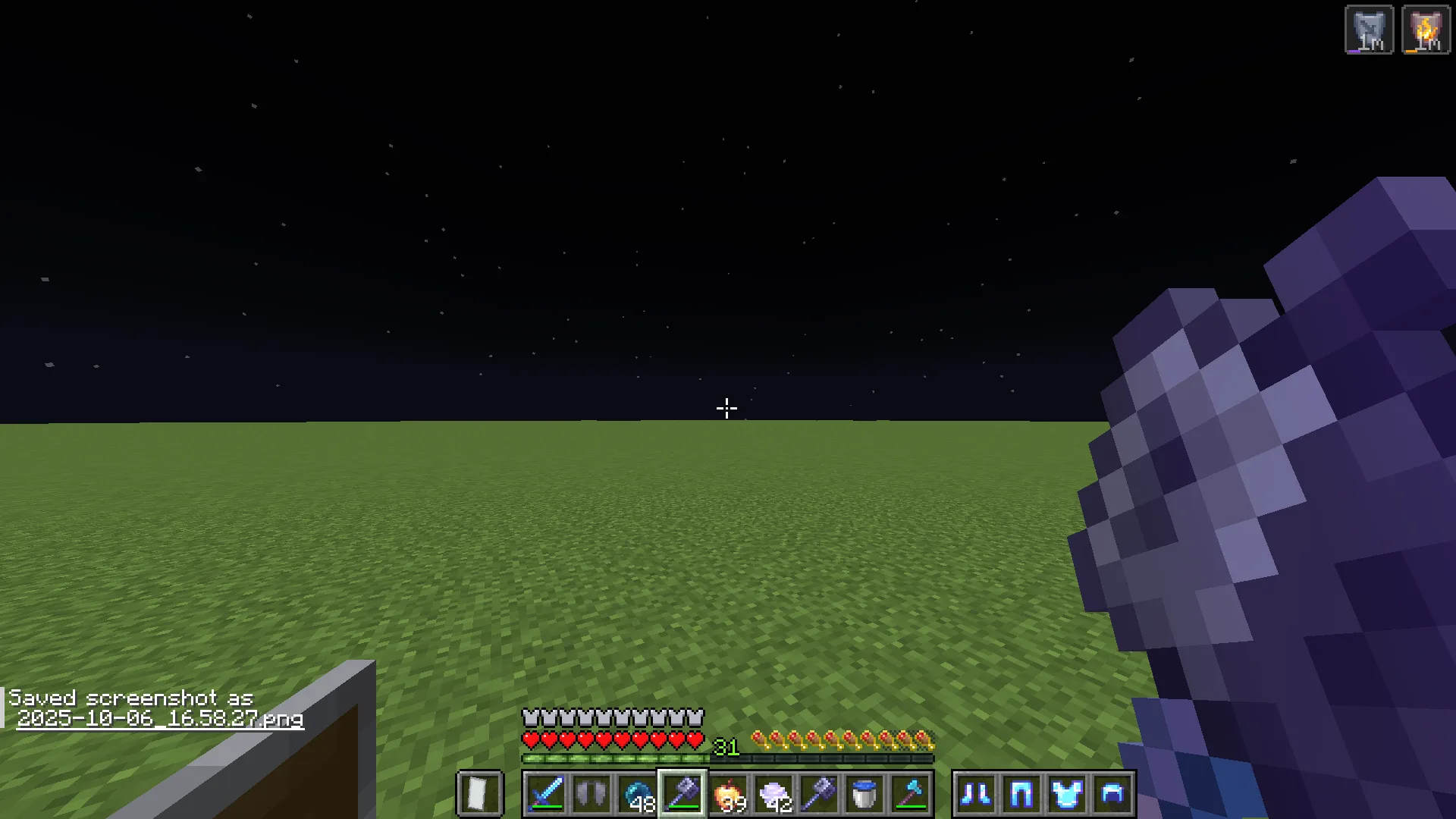
Task: Select the diamond sword hotbar slot
Action: pyautogui.click(x=546, y=794)
